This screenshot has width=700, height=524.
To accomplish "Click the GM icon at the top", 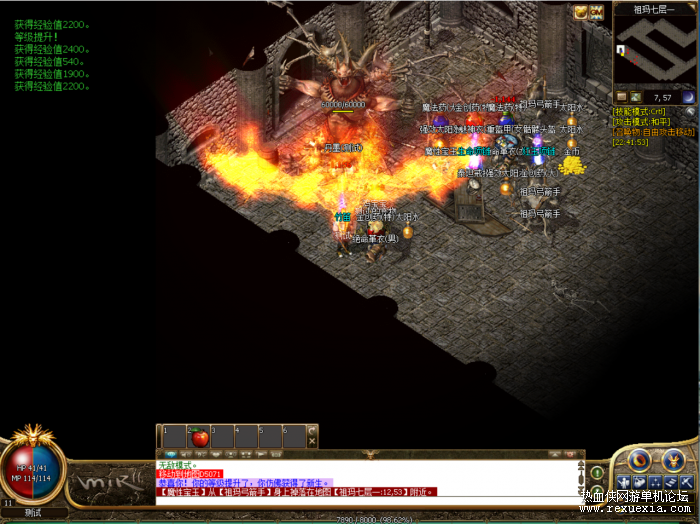I will pos(597,12).
